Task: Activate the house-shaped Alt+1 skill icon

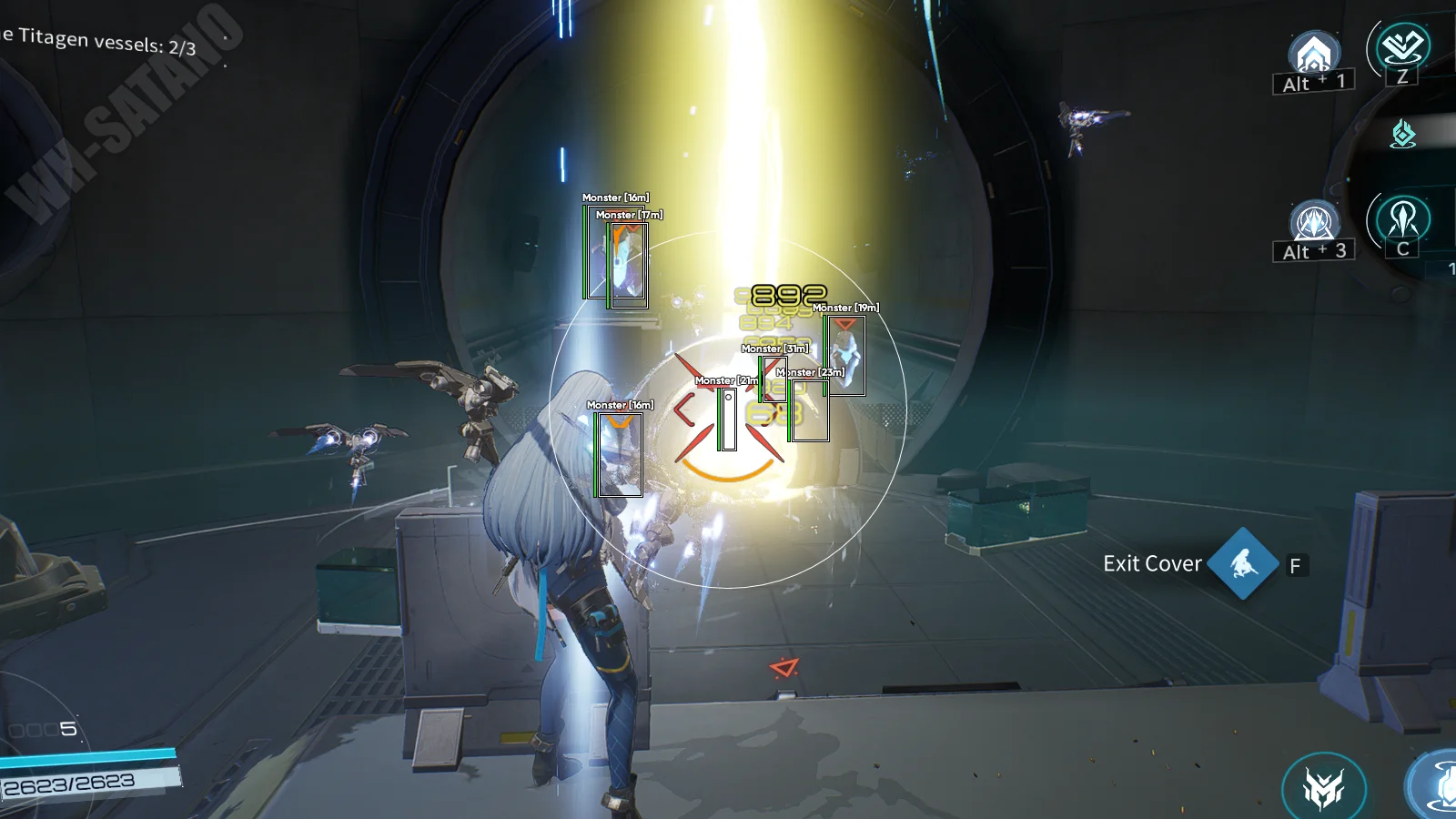Action: point(1313,55)
